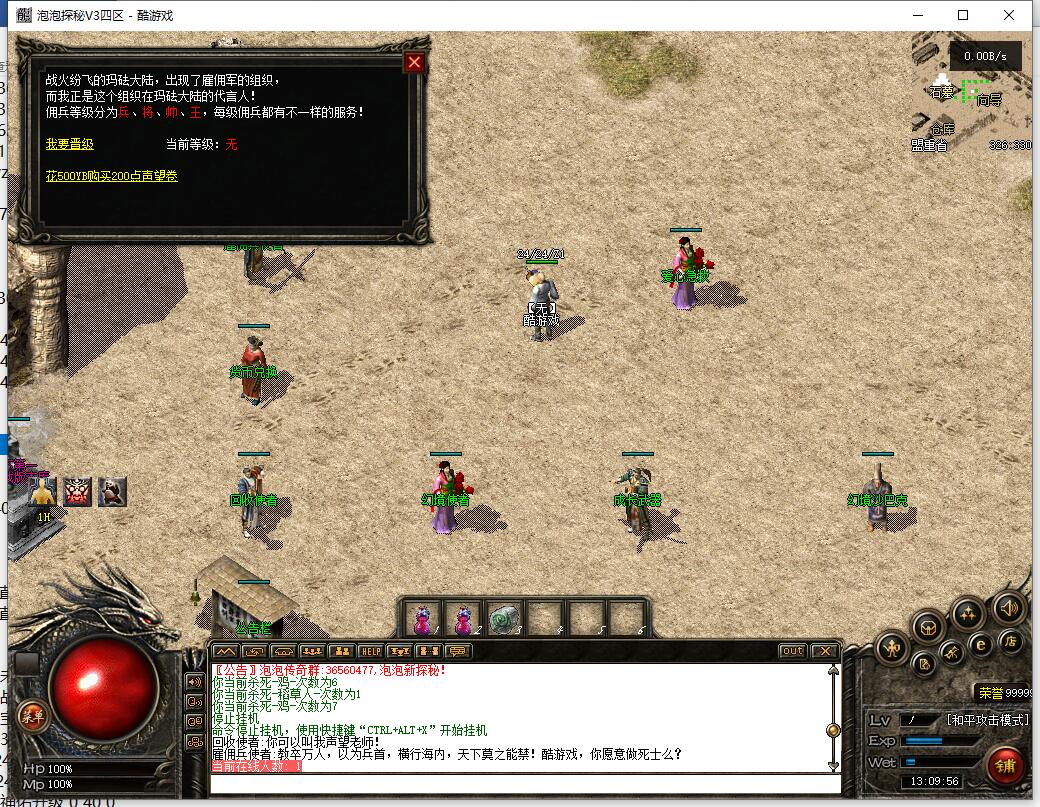The image size is (1040, 807).
Task: Close the mercenary dialogue window
Action: pos(414,63)
